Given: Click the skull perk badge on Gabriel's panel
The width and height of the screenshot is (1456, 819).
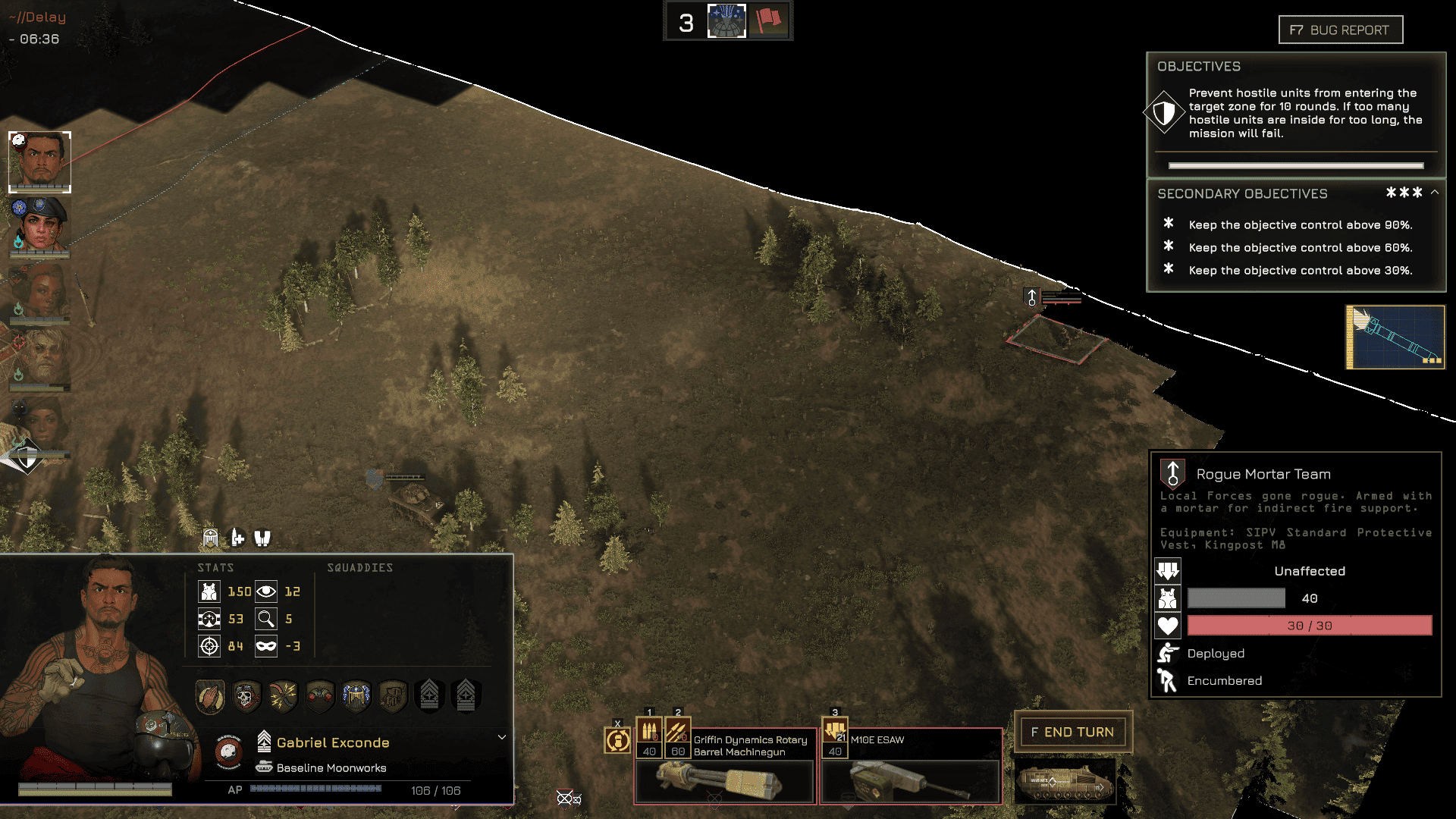Looking at the screenshot, I should [246, 695].
